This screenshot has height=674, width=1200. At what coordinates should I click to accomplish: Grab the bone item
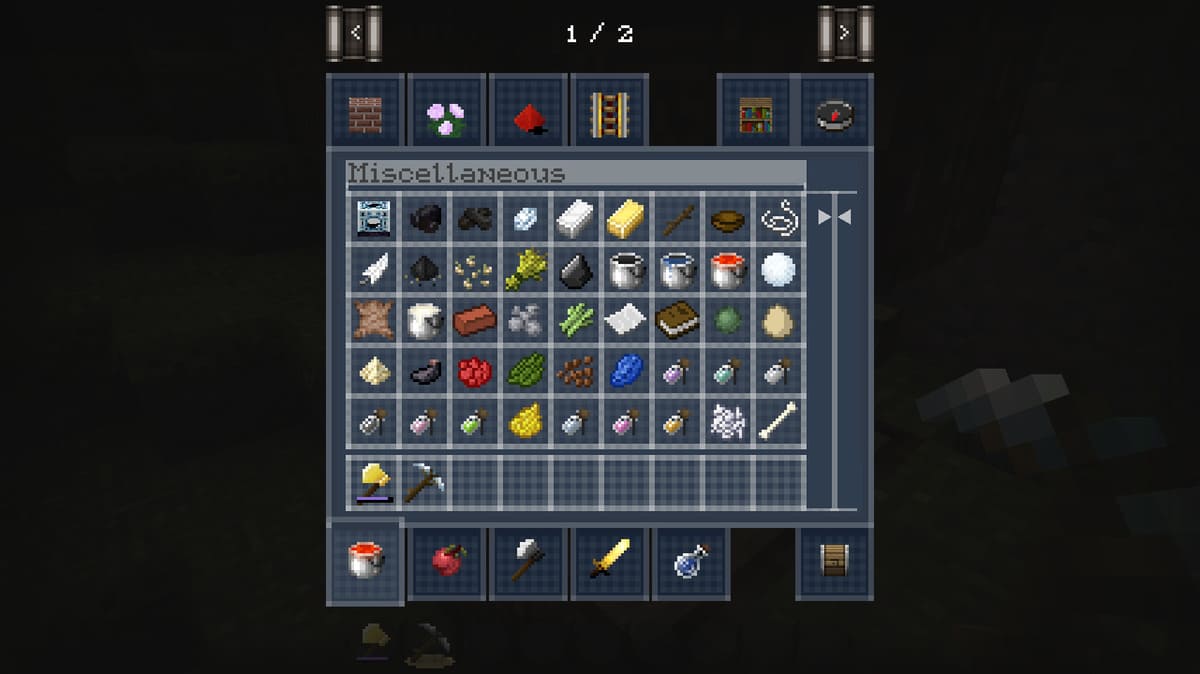tap(779, 422)
